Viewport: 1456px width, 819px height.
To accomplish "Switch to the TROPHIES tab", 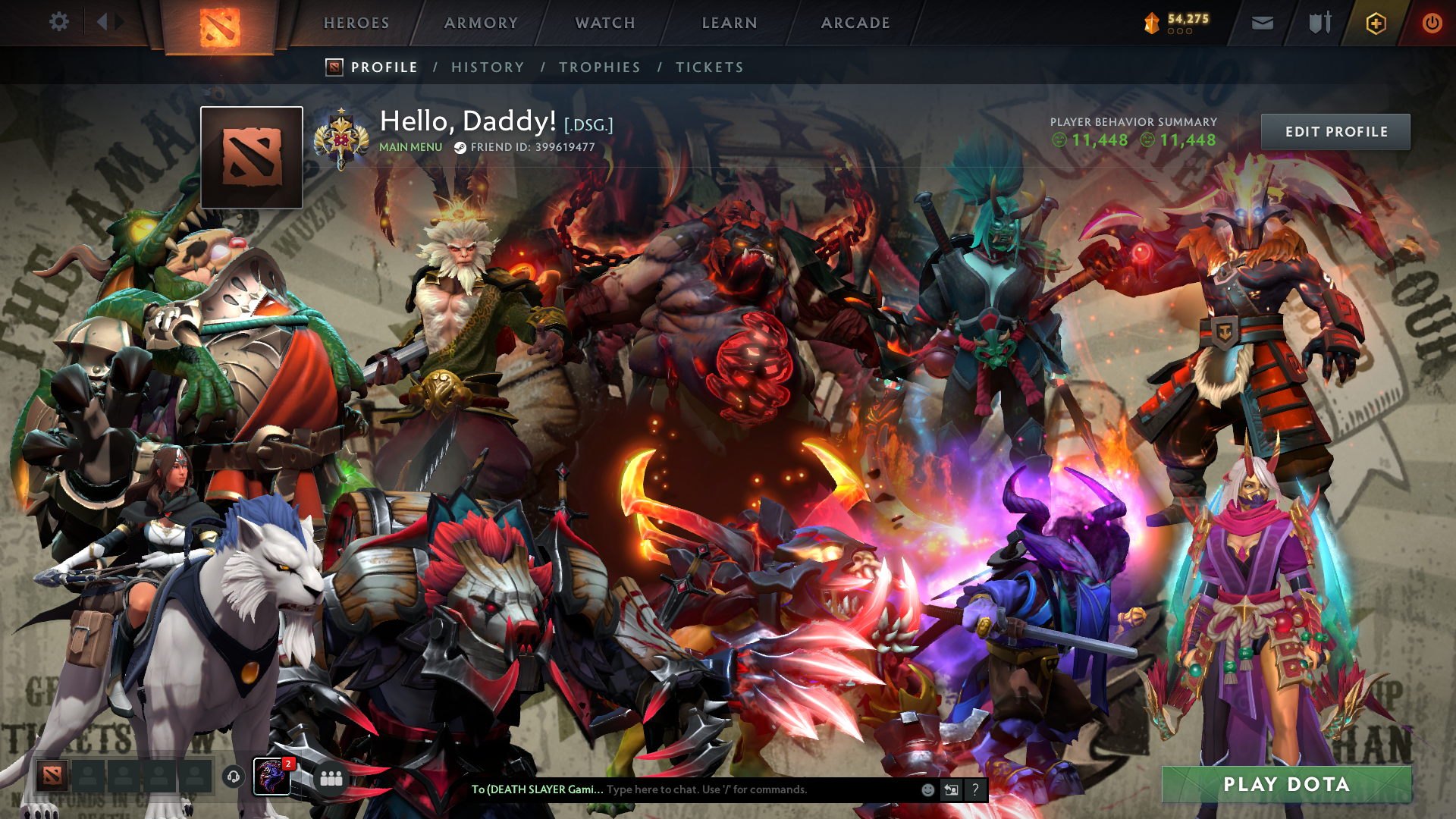I will [599, 67].
